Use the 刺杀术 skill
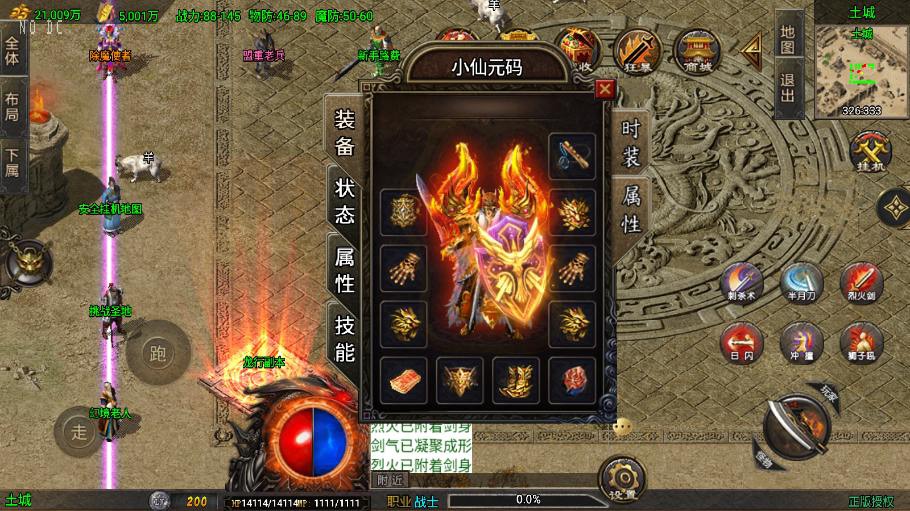The image size is (910, 511). (742, 283)
